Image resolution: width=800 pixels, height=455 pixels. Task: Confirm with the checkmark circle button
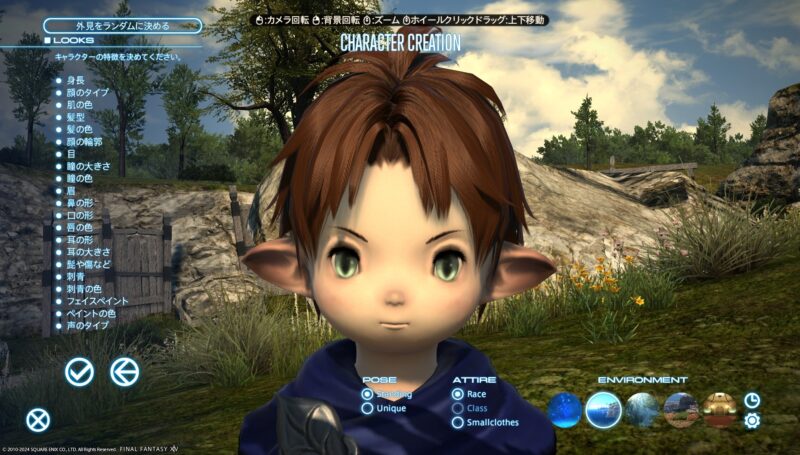click(79, 372)
